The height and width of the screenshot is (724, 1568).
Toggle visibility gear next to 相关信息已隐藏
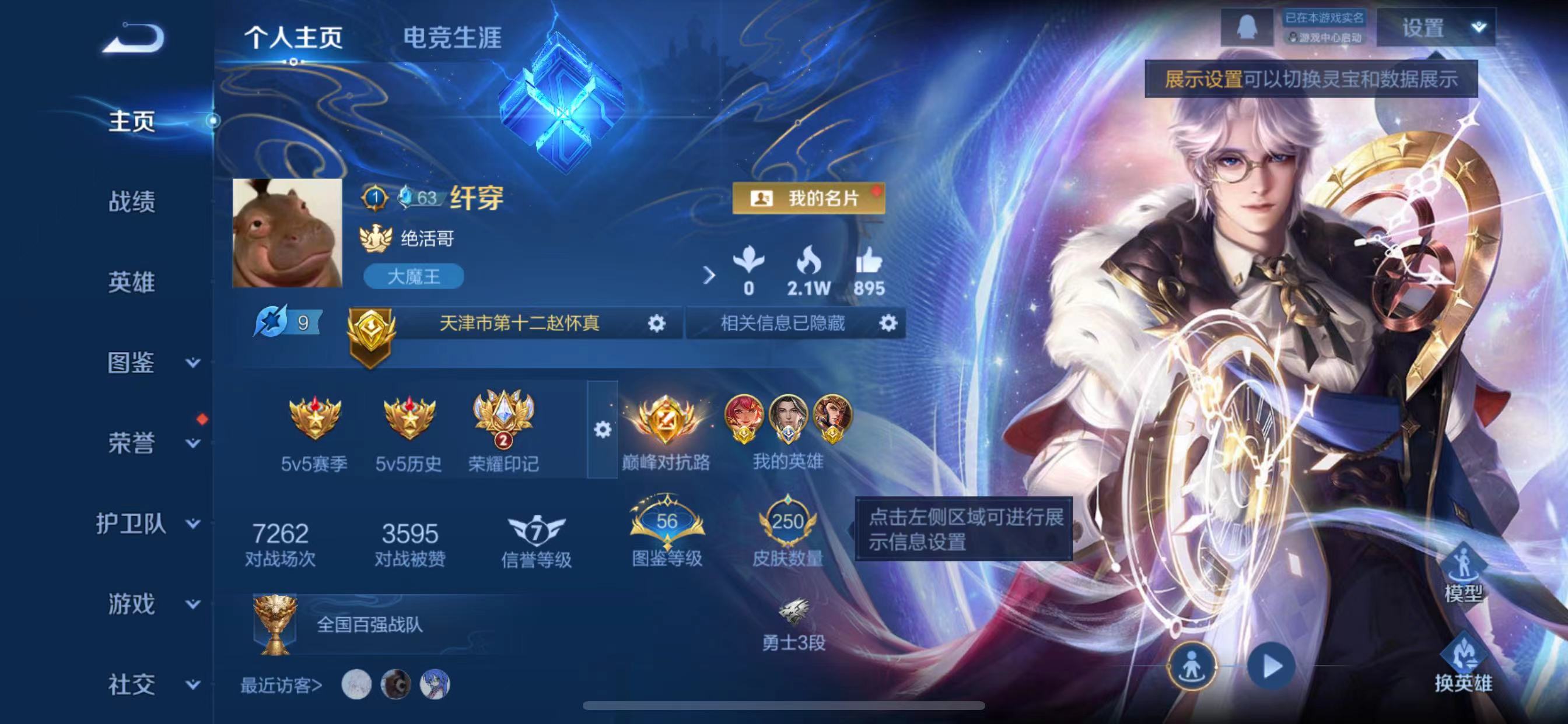click(x=887, y=324)
